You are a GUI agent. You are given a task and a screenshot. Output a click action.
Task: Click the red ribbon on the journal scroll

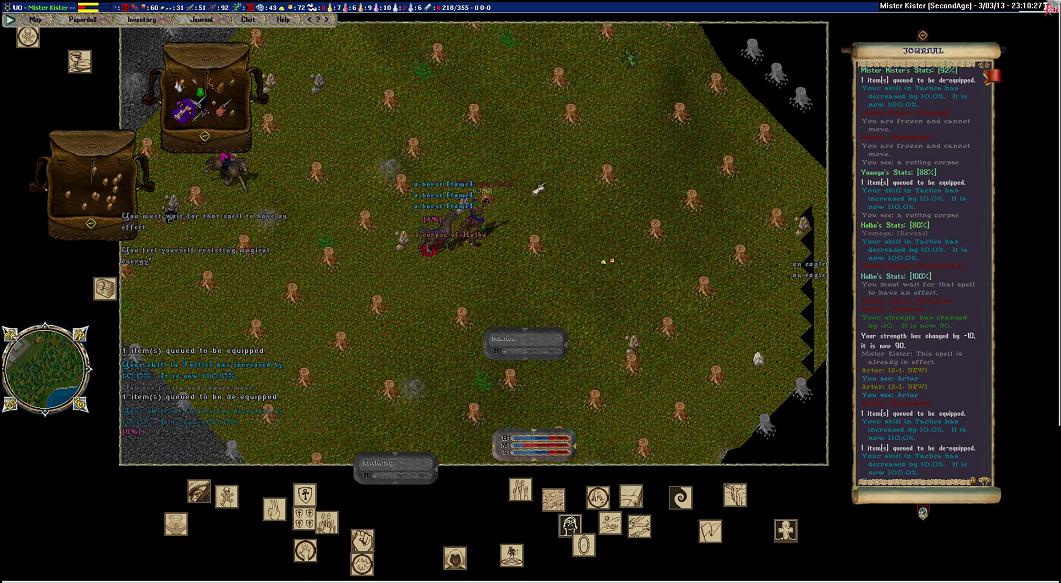click(x=992, y=76)
